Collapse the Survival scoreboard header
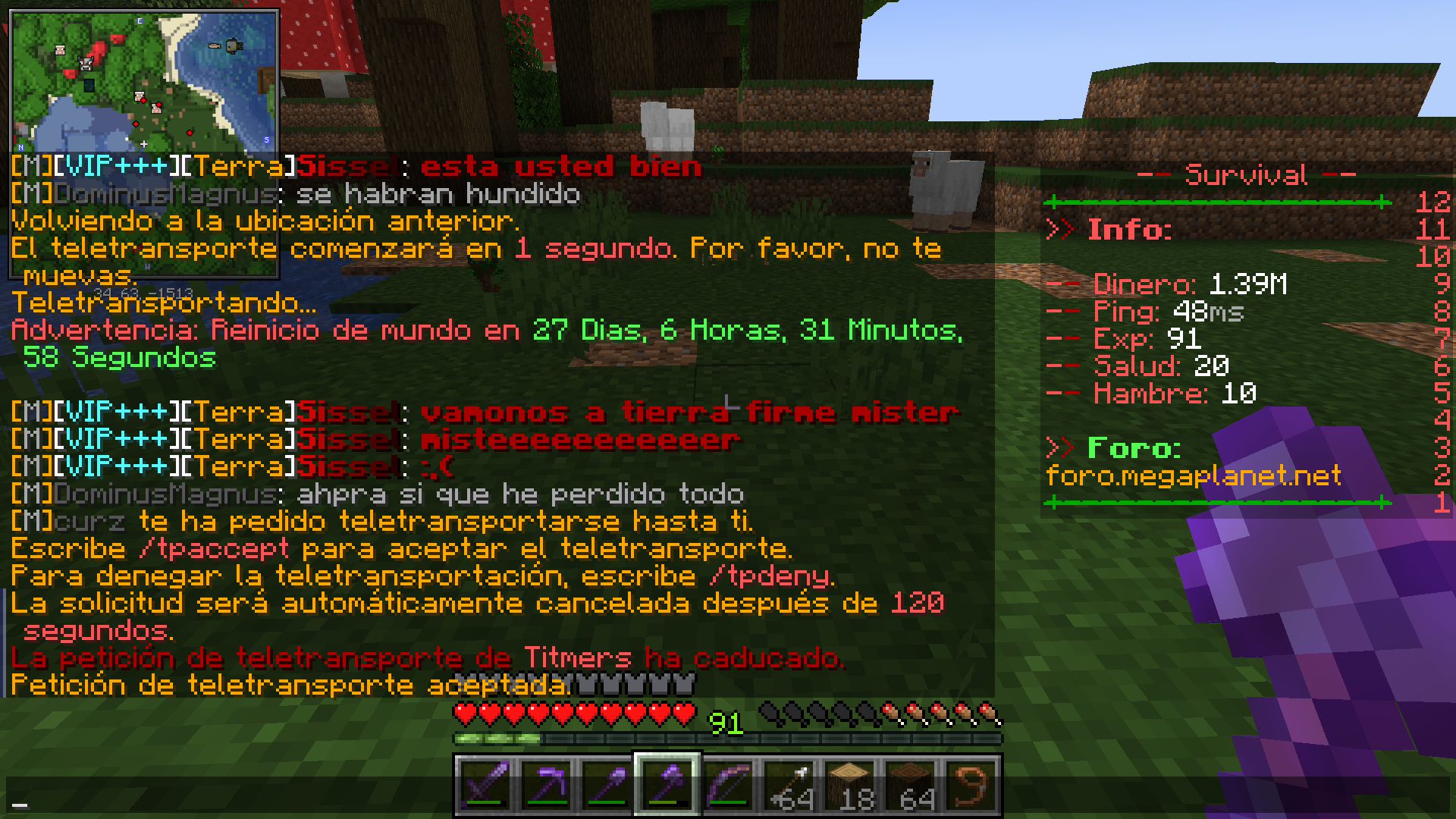The width and height of the screenshot is (1456, 819). click(1246, 174)
